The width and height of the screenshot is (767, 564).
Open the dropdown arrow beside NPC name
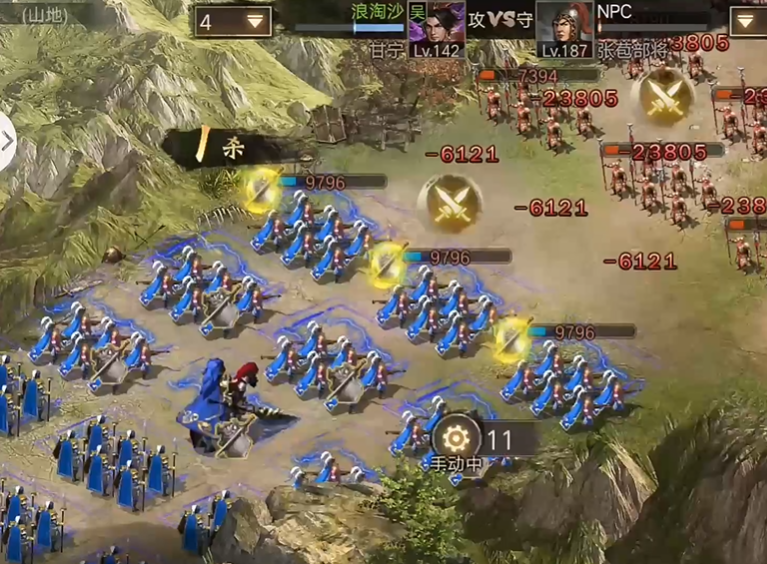(x=748, y=21)
